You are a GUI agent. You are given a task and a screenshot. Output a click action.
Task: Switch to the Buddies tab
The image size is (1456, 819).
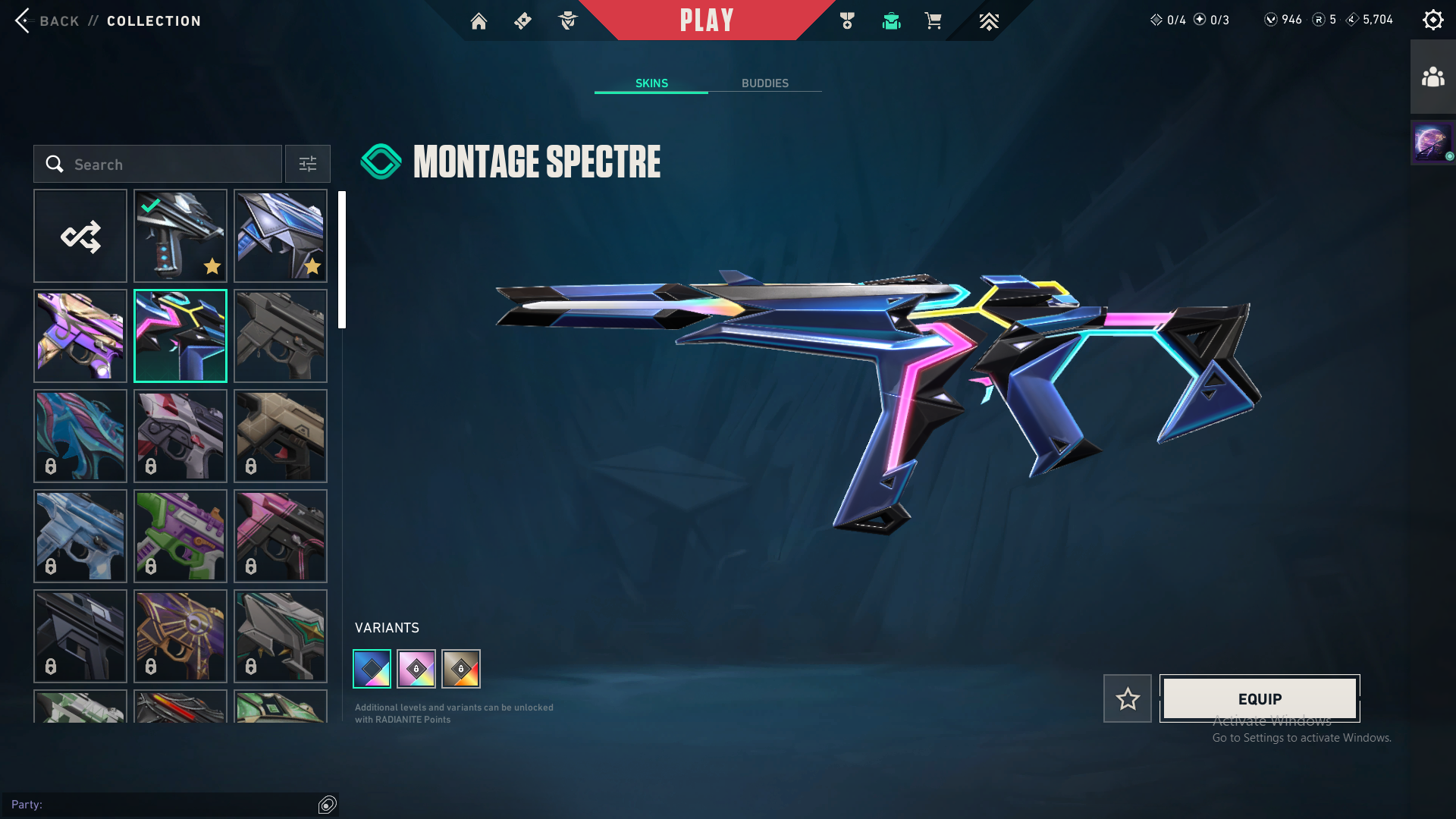point(764,83)
